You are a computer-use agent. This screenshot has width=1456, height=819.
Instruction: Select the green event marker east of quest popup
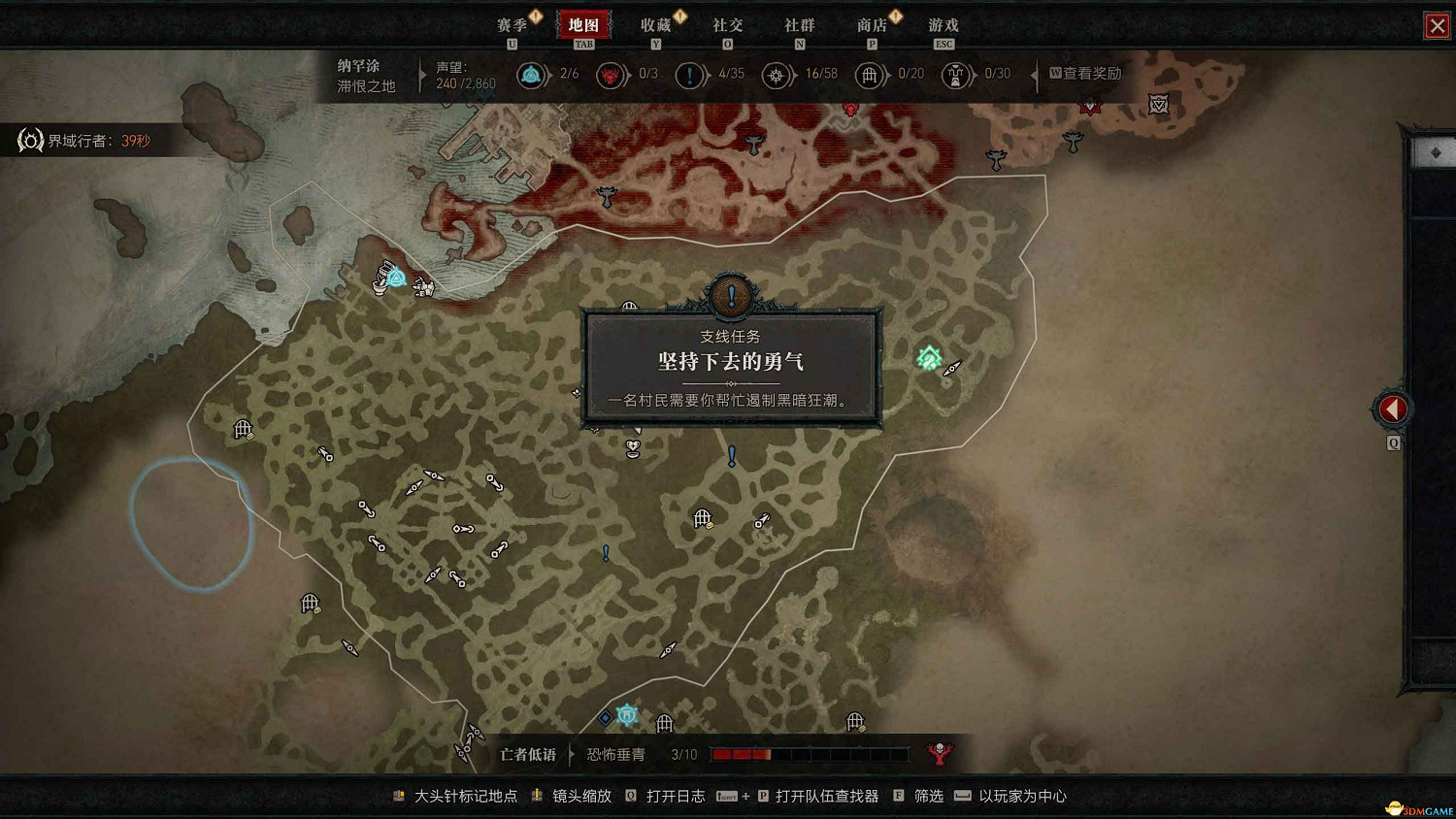click(928, 359)
